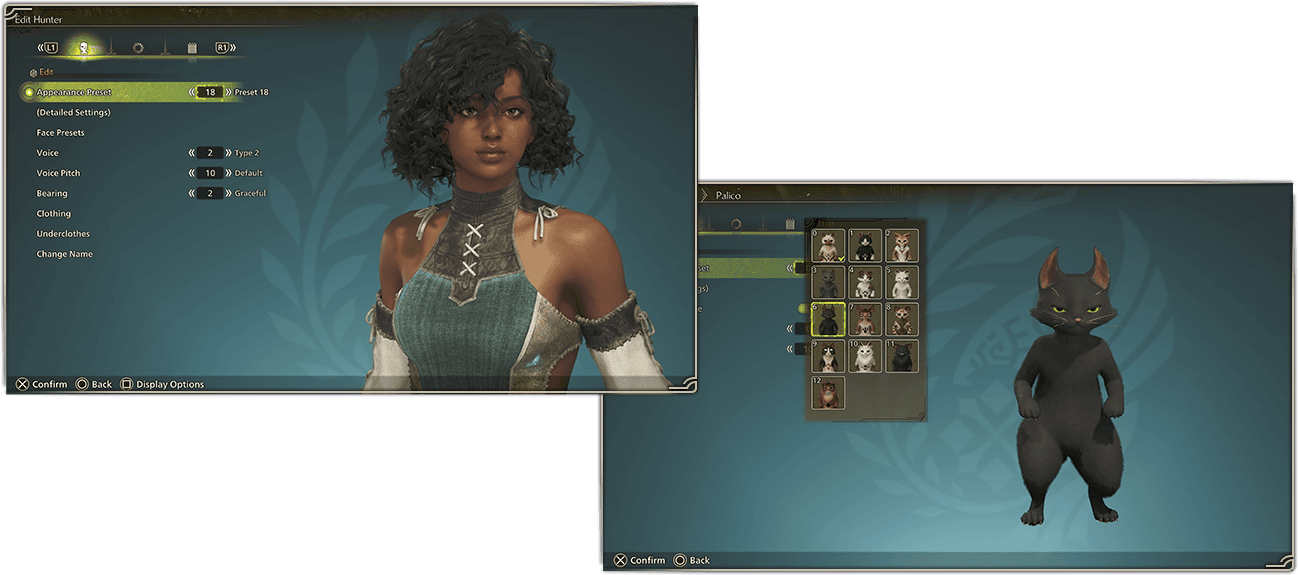The image size is (1298, 575).
Task: Pick Palico preset 0 thumbnail
Action: click(x=828, y=246)
